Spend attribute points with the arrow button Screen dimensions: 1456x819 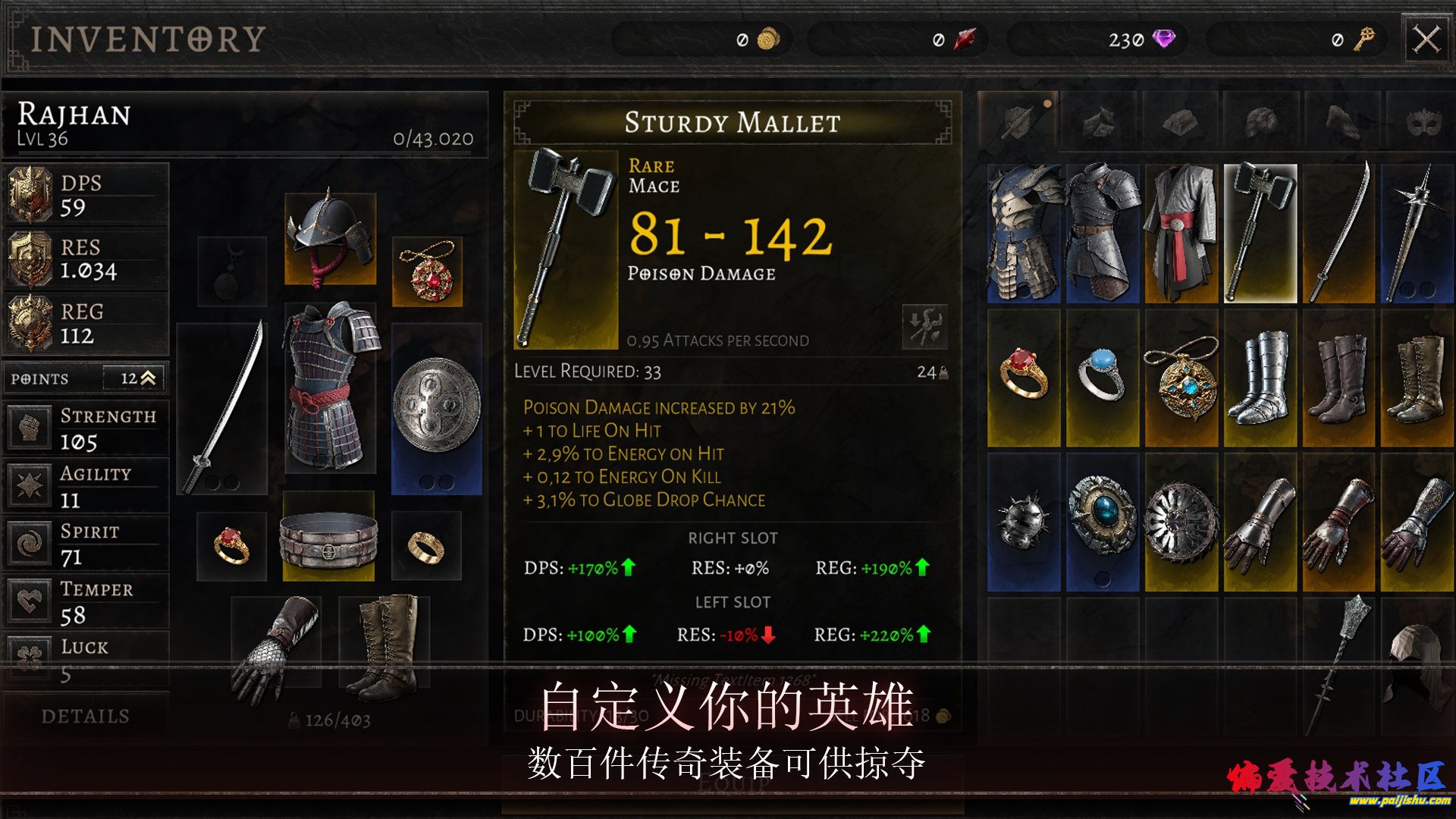pos(148,378)
